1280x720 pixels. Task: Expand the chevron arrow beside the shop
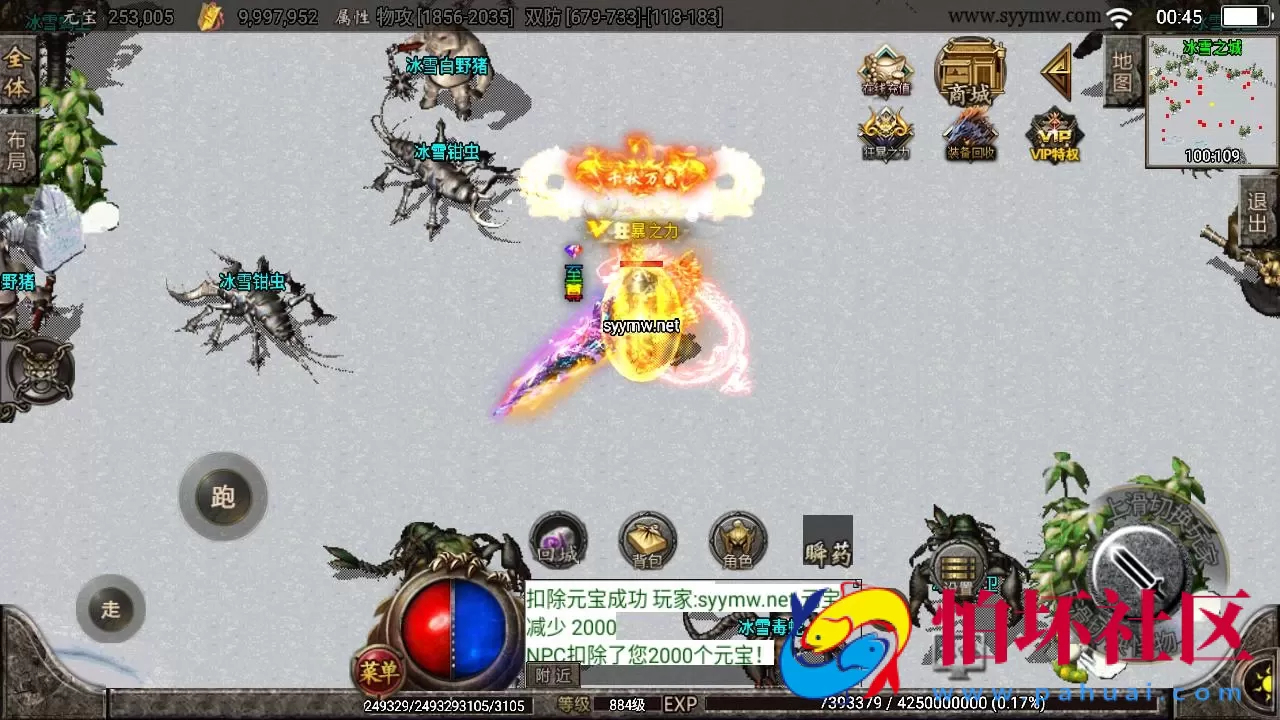1056,72
